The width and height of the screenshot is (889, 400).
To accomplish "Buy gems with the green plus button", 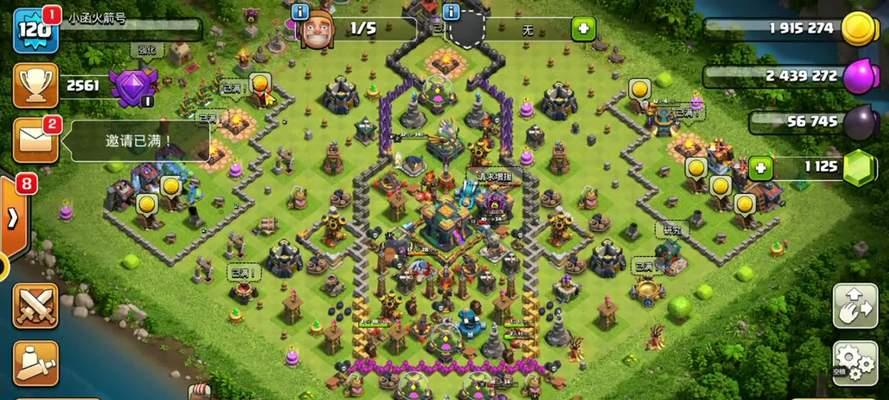I will click(761, 167).
